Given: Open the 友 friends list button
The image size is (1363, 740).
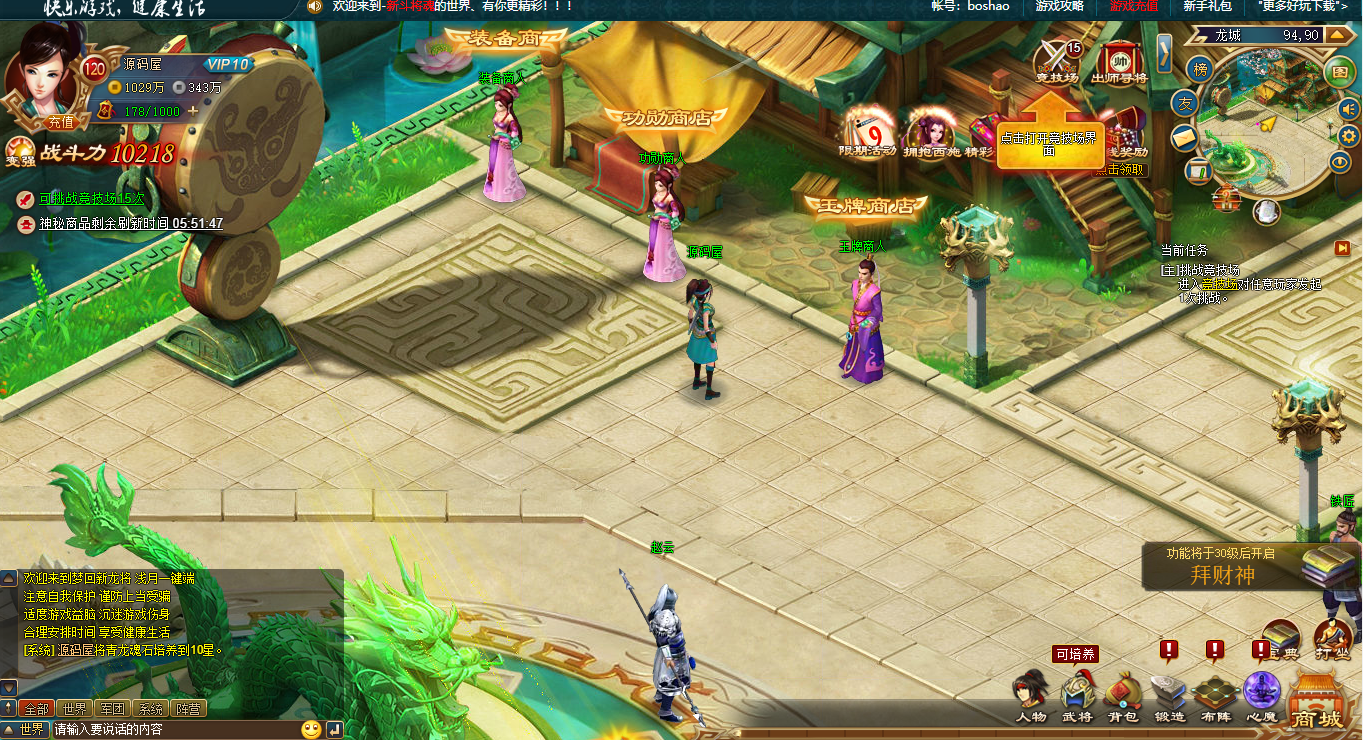Looking at the screenshot, I should [x=1185, y=103].
